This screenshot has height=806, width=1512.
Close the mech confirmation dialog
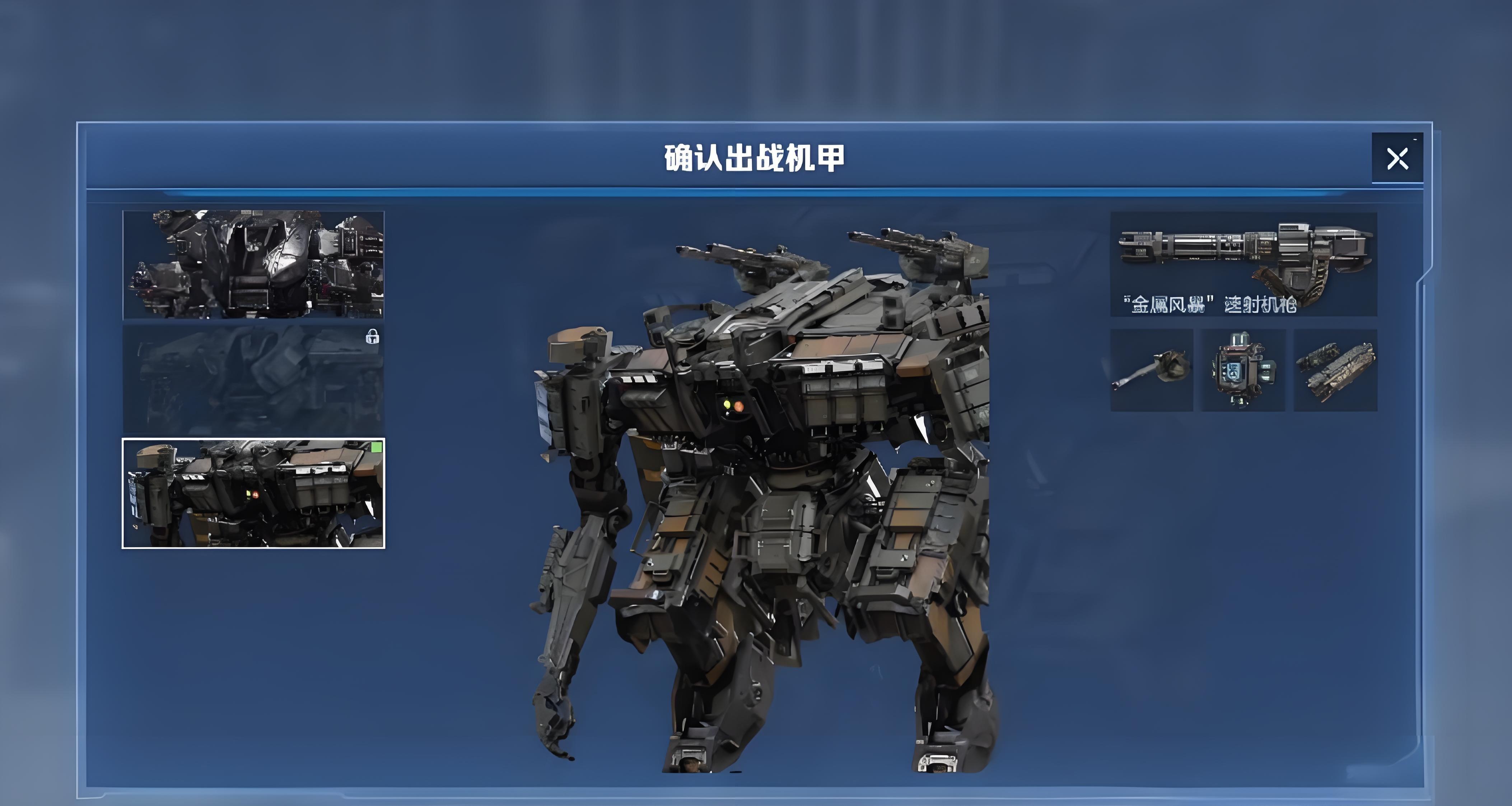click(1397, 159)
